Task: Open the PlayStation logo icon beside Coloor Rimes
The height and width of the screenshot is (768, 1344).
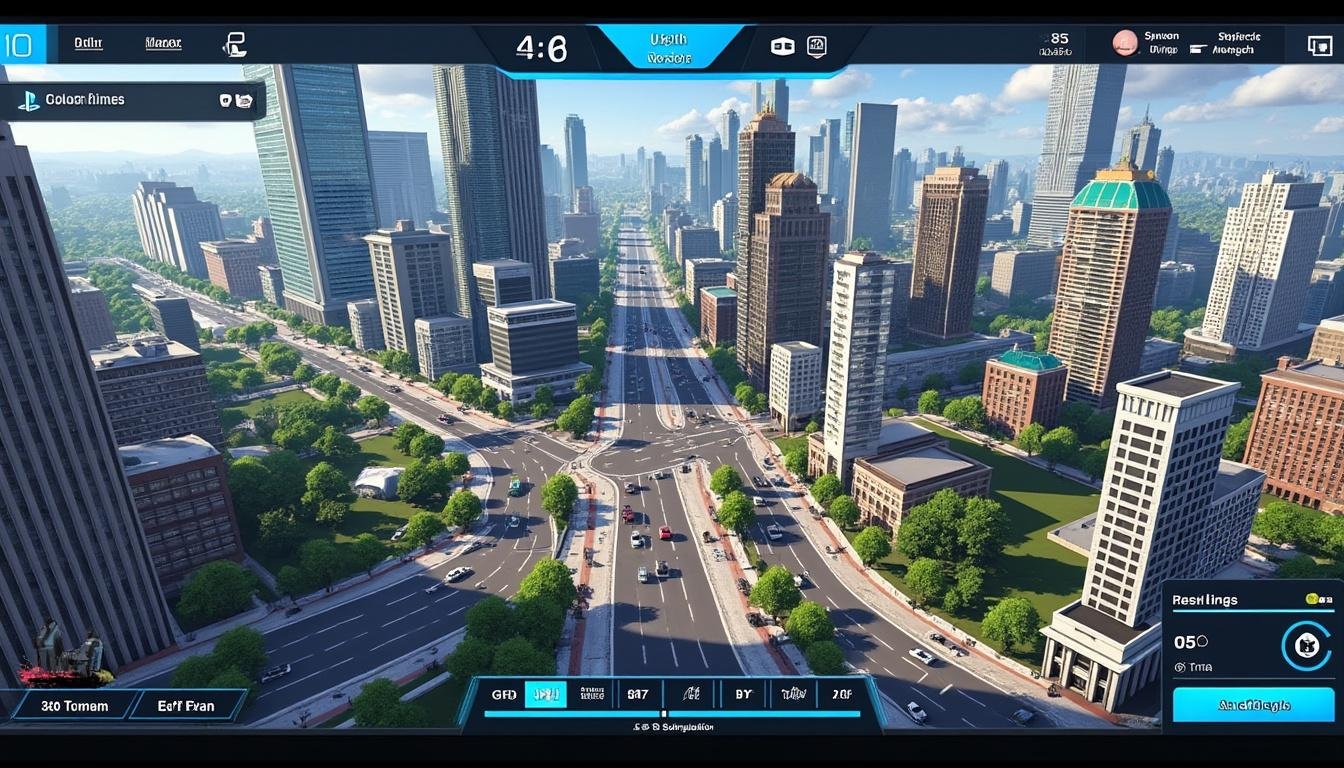Action: tap(29, 100)
